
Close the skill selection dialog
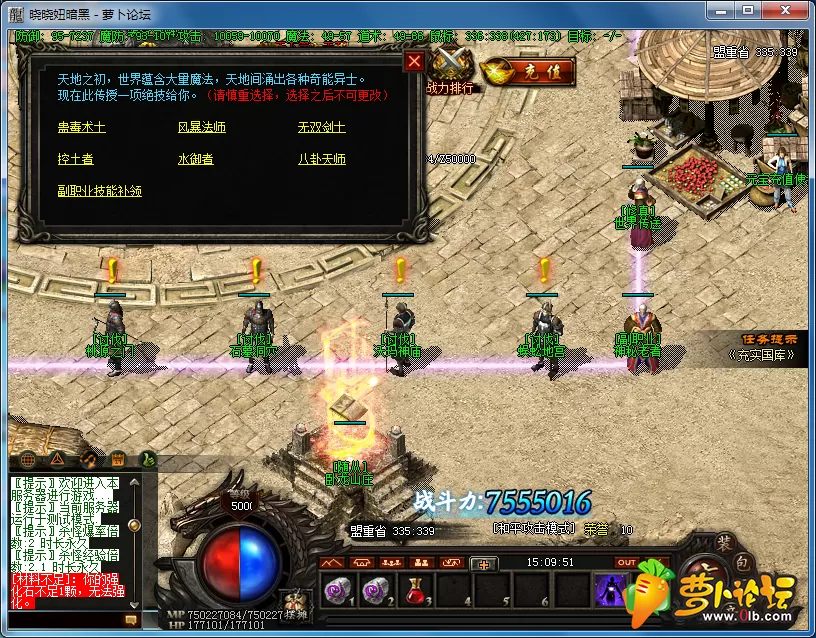pyautogui.click(x=414, y=61)
